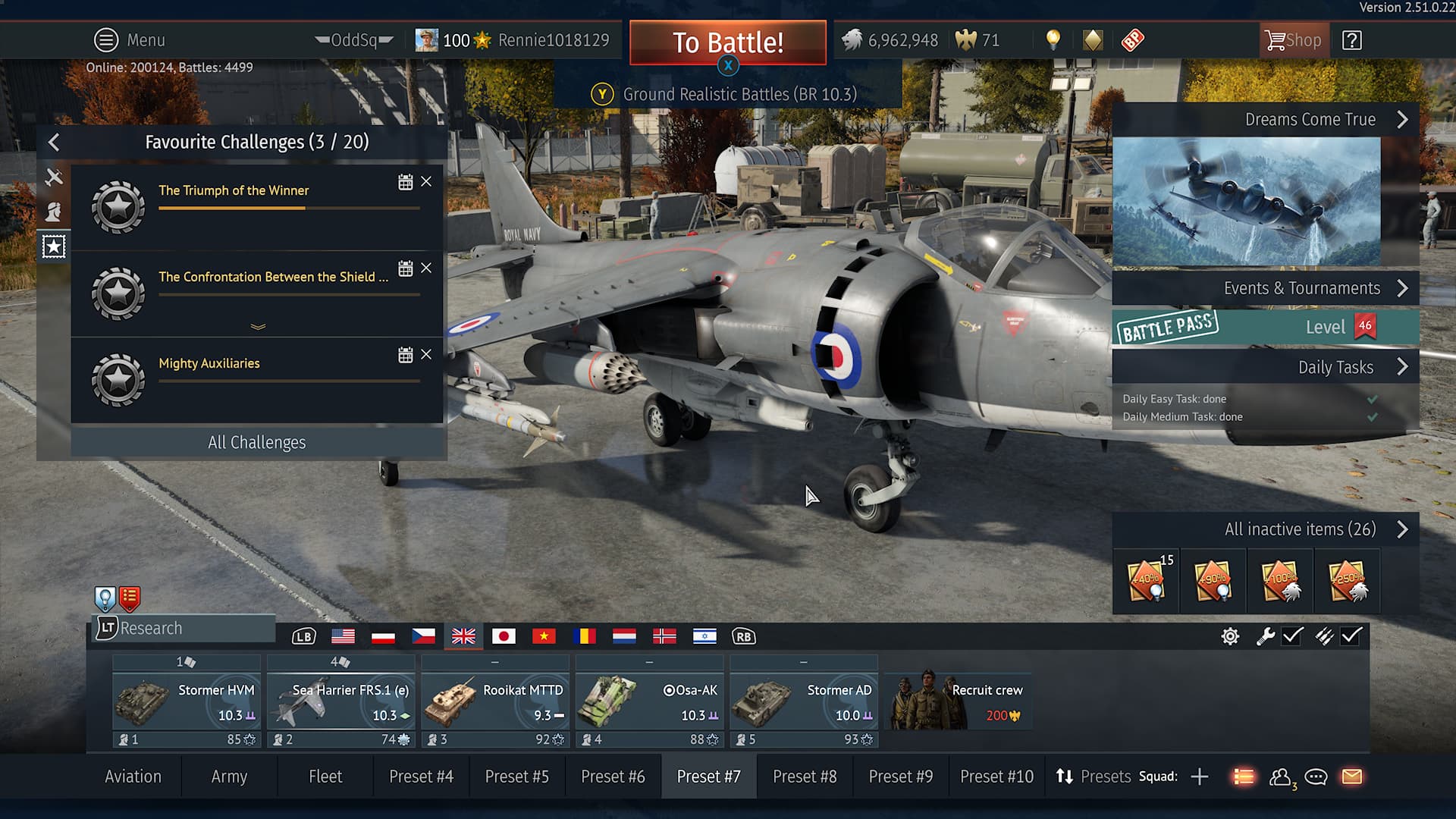1456x819 pixels.
Task: Choose the Rooikat MTTD vehicle slot
Action: 495,702
